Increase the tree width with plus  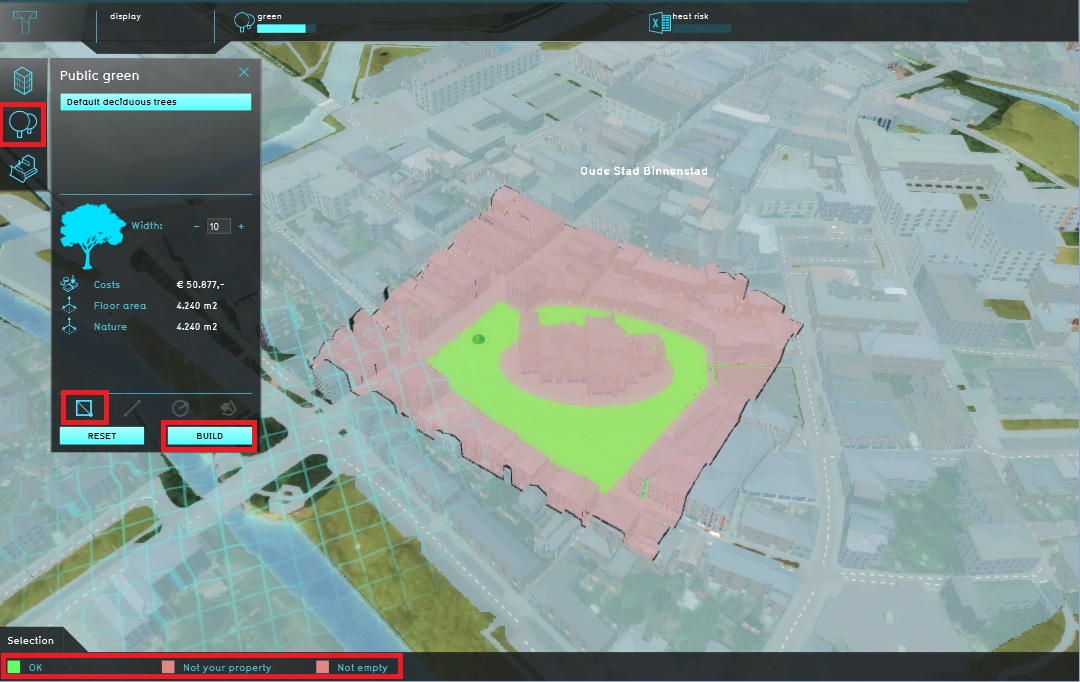pyautogui.click(x=241, y=227)
